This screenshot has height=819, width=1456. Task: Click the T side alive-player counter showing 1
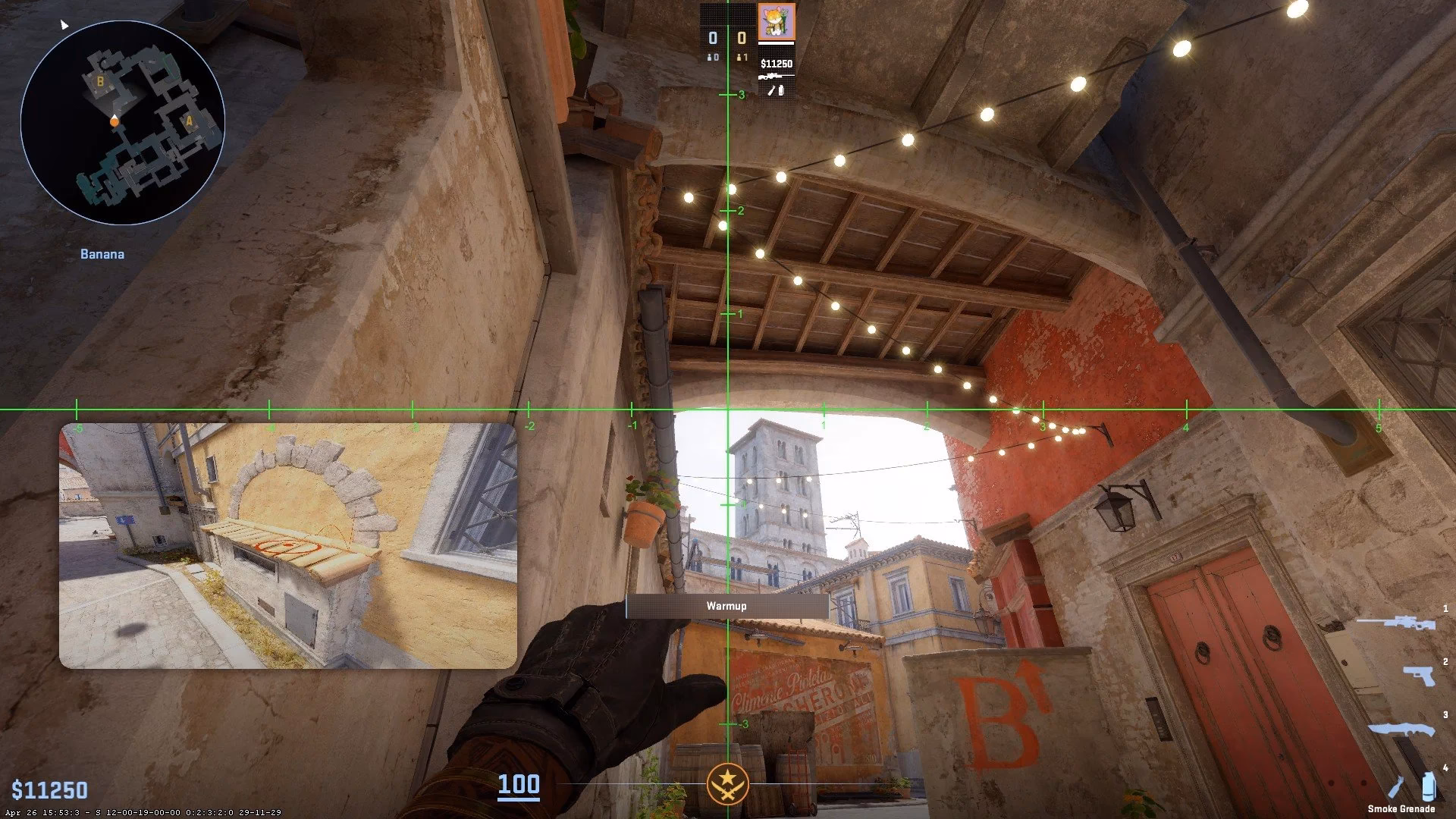[x=742, y=56]
